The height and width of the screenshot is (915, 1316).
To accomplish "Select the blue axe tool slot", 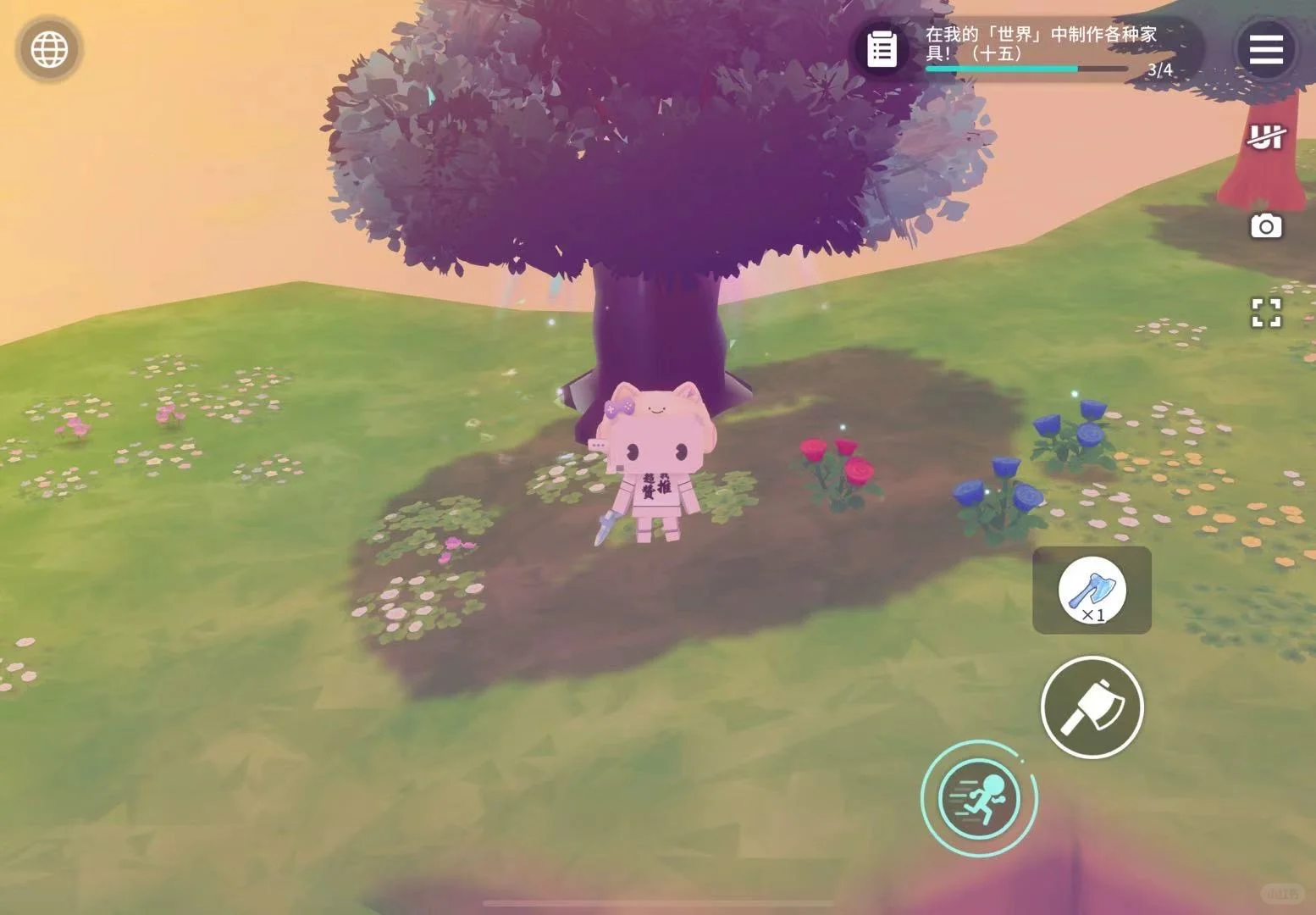I will (1092, 590).
